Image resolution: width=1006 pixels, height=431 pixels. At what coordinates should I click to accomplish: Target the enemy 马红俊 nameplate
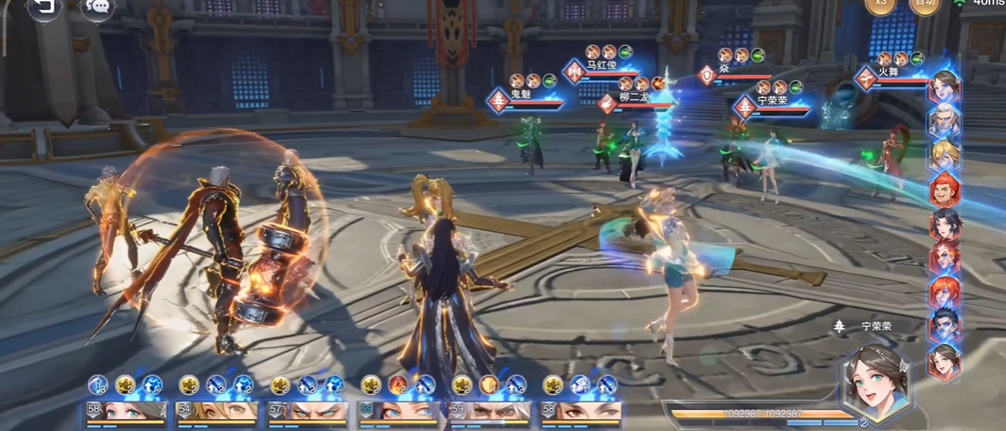tap(605, 68)
